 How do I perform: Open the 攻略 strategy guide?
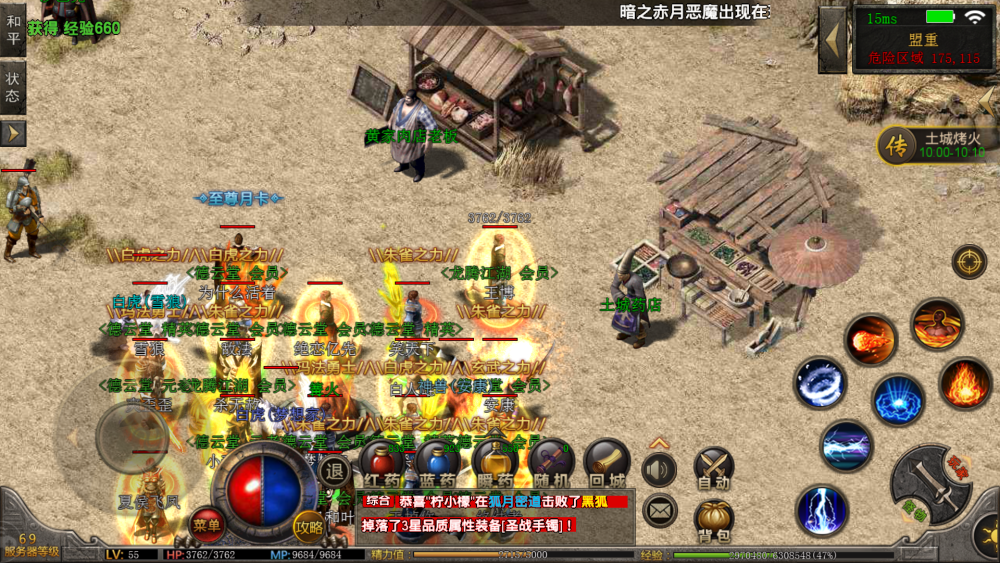[x=309, y=524]
